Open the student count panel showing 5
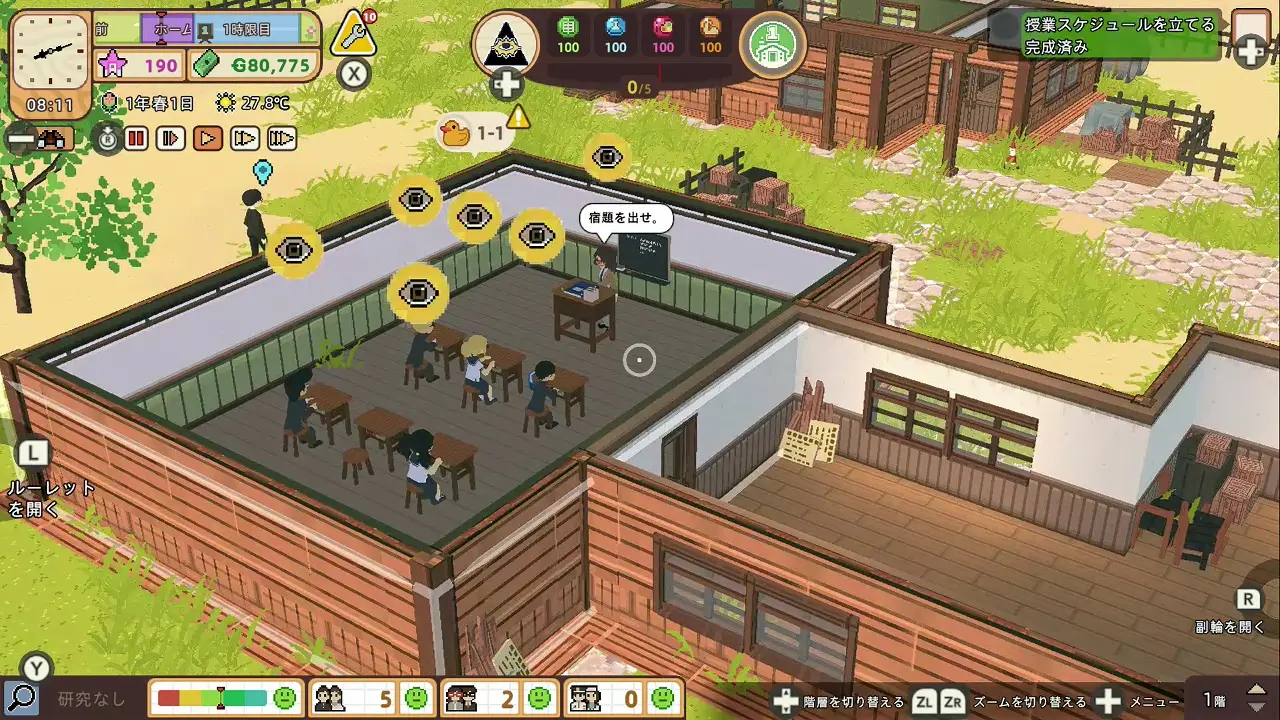This screenshot has height=720, width=1280. [x=370, y=698]
